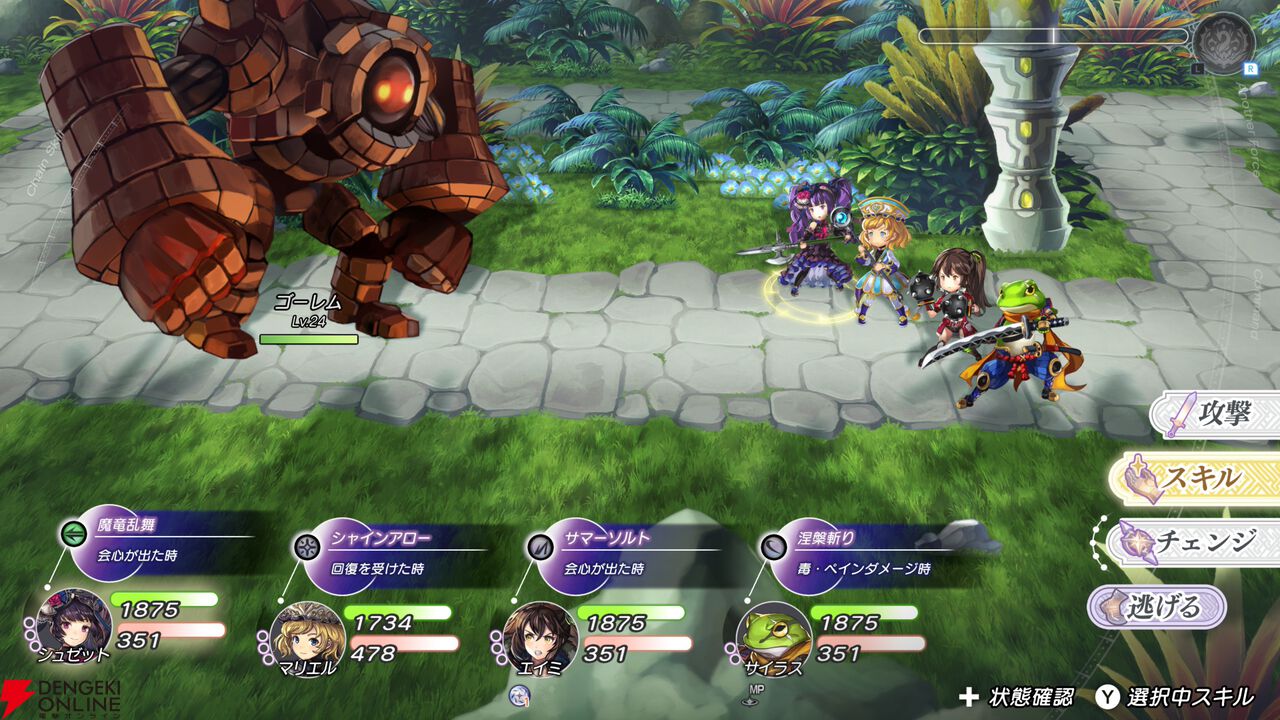1280x720 pixels.
Task: Show the 状態確認 status check
Action: click(1016, 697)
